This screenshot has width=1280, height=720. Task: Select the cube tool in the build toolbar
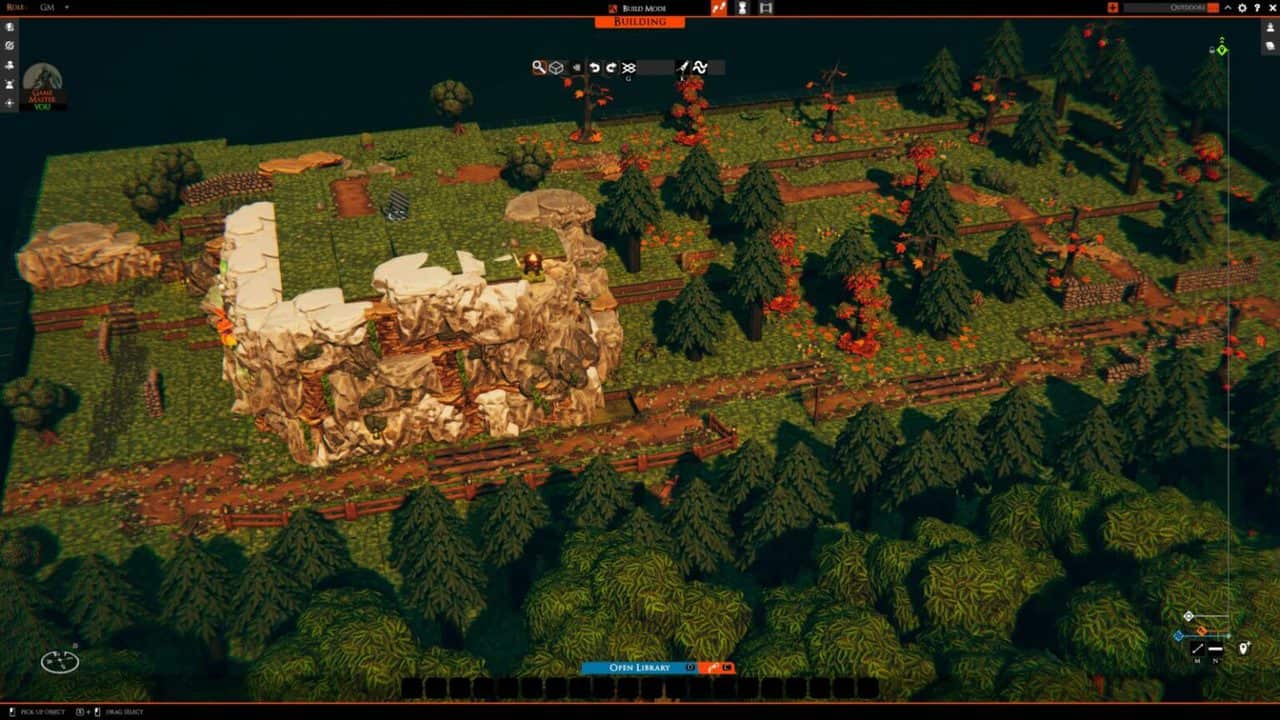(x=556, y=67)
